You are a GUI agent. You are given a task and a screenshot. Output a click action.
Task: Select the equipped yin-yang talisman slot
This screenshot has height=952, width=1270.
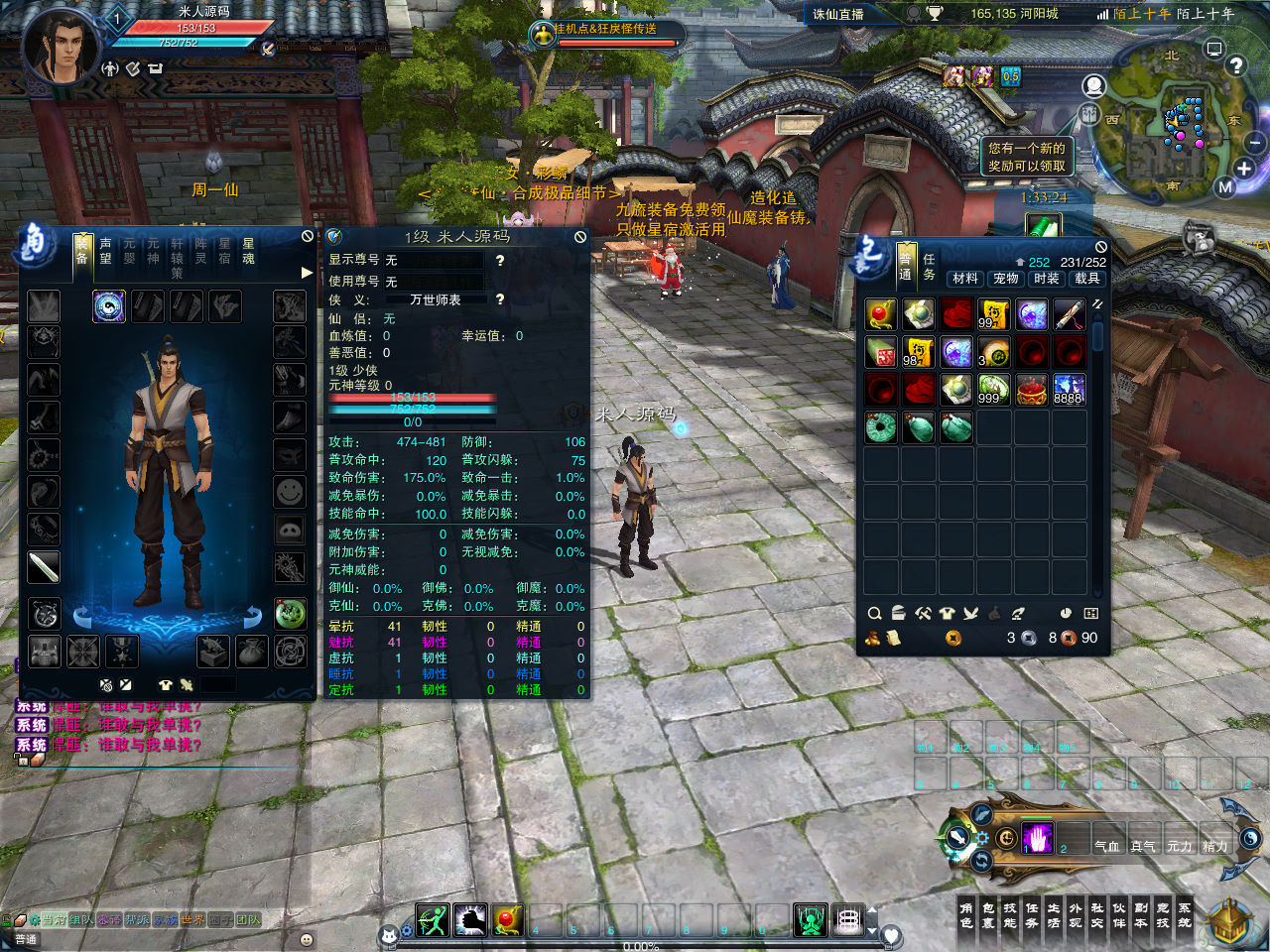tap(109, 306)
